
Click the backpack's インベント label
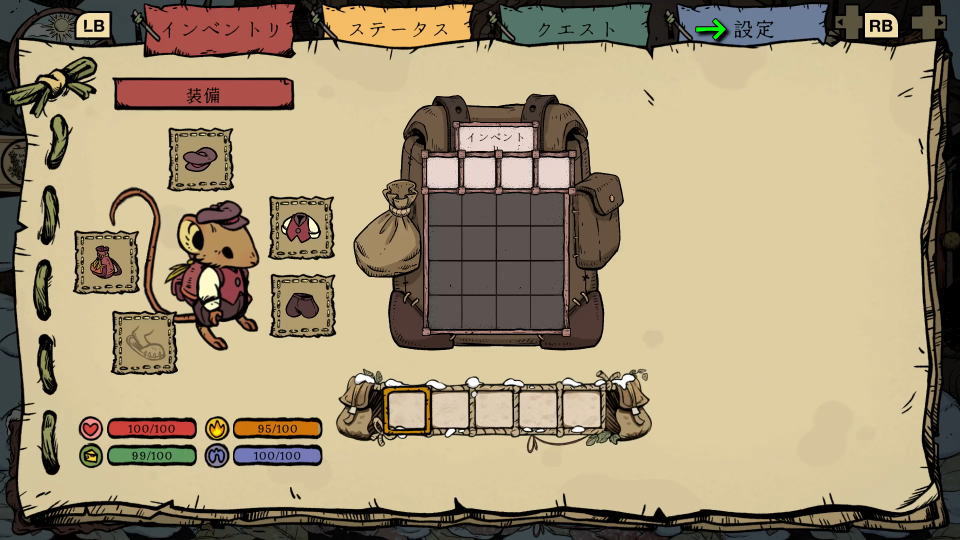tap(495, 137)
